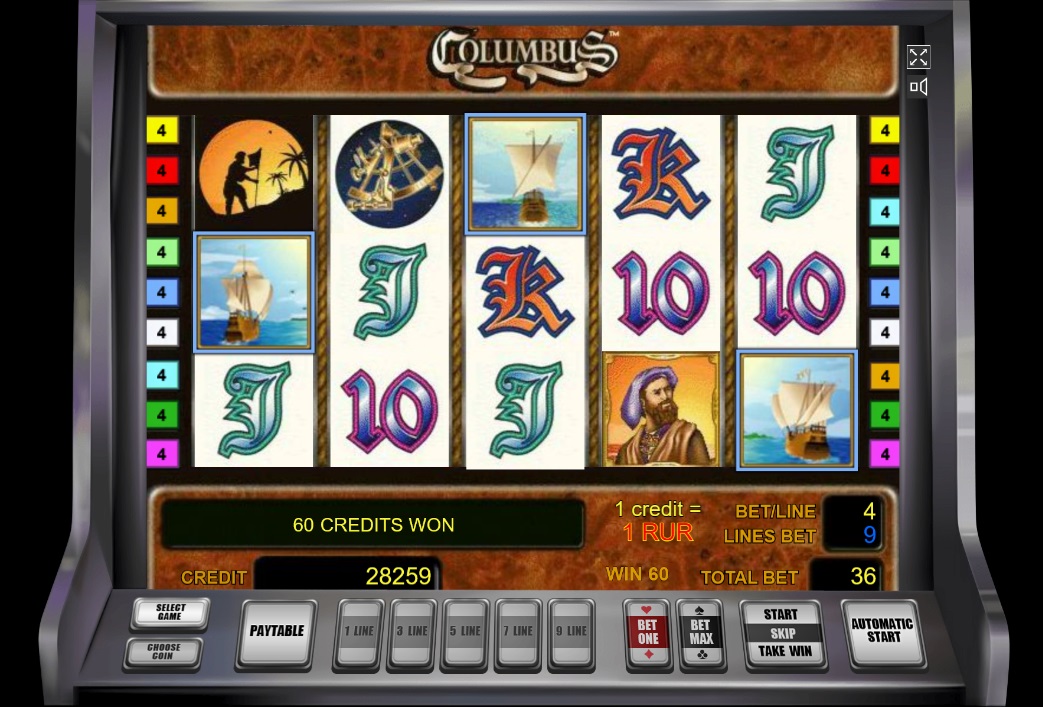The width and height of the screenshot is (1043, 707).
Task: Set the wager with Bet Max
Action: pos(700,632)
